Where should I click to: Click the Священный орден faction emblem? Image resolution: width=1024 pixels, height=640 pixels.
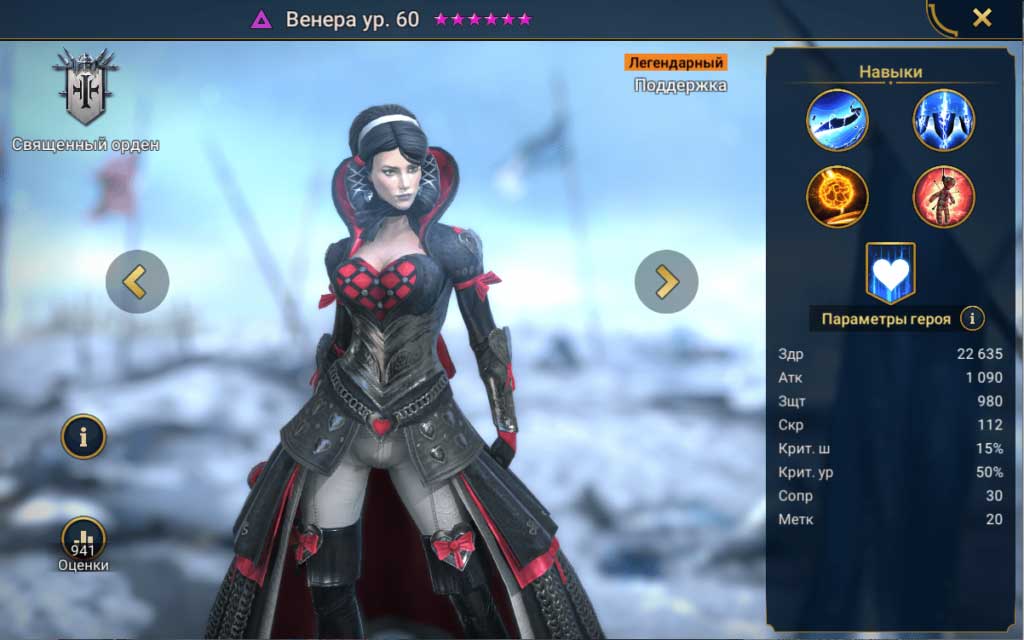click(86, 87)
